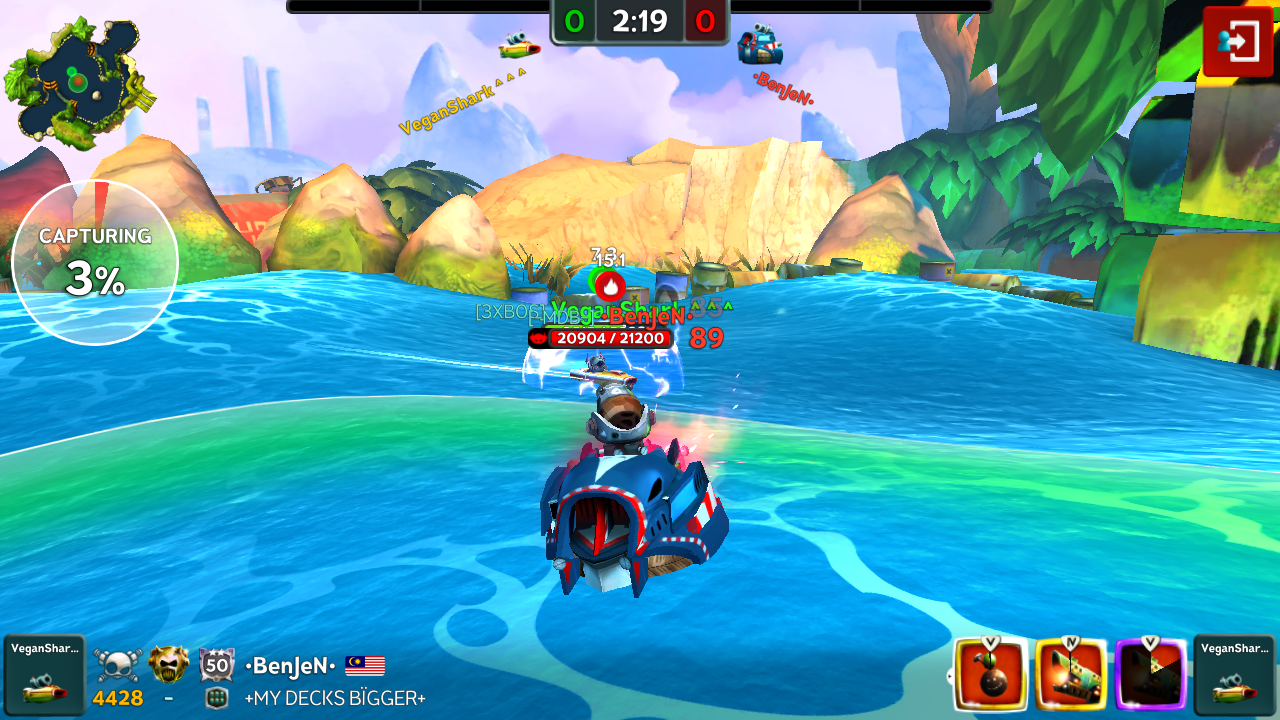Image resolution: width=1280 pixels, height=720 pixels.
Task: Leave the match with the red exit button
Action: click(x=1237, y=42)
